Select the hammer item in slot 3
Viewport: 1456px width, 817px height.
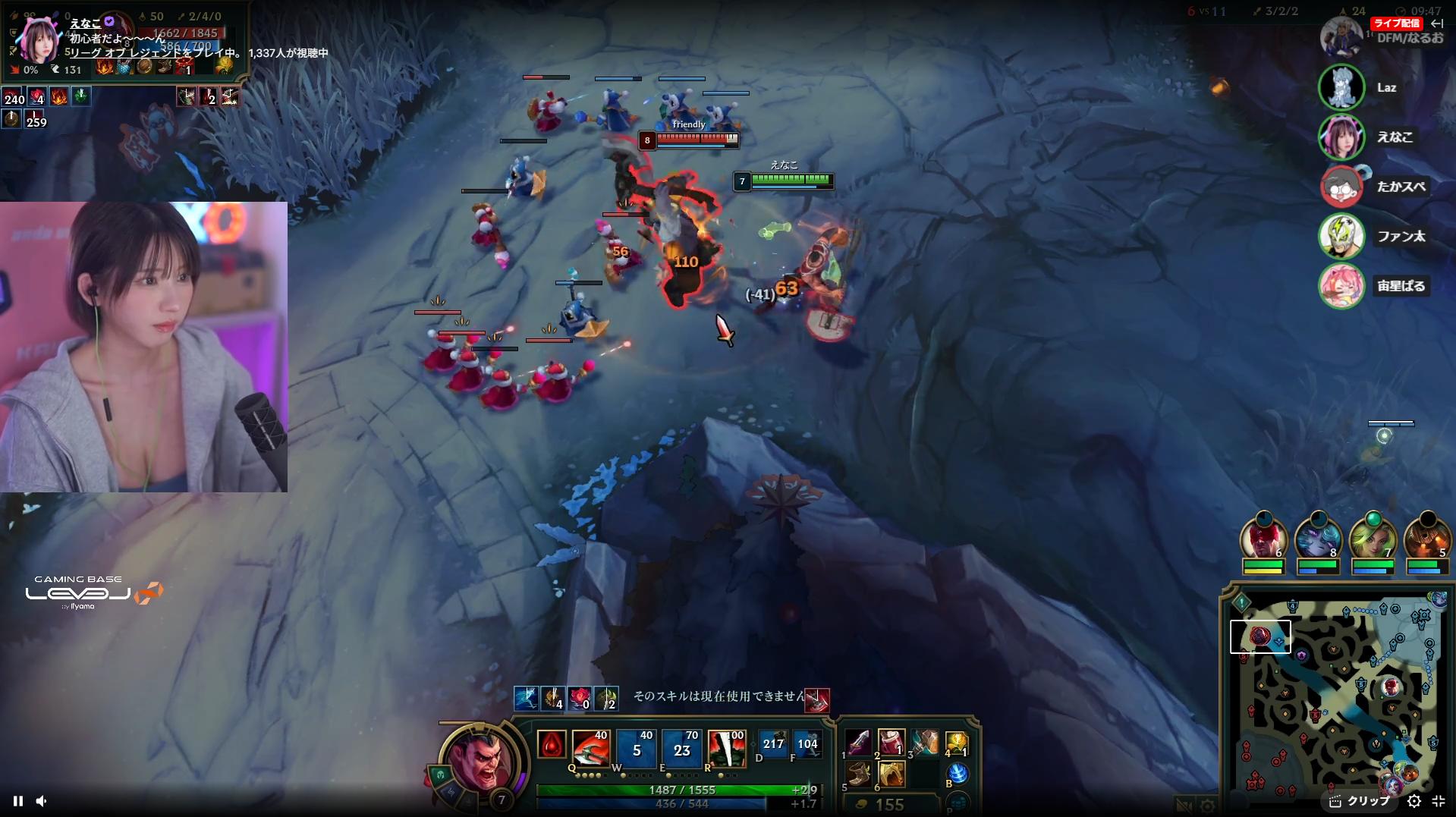coord(925,743)
